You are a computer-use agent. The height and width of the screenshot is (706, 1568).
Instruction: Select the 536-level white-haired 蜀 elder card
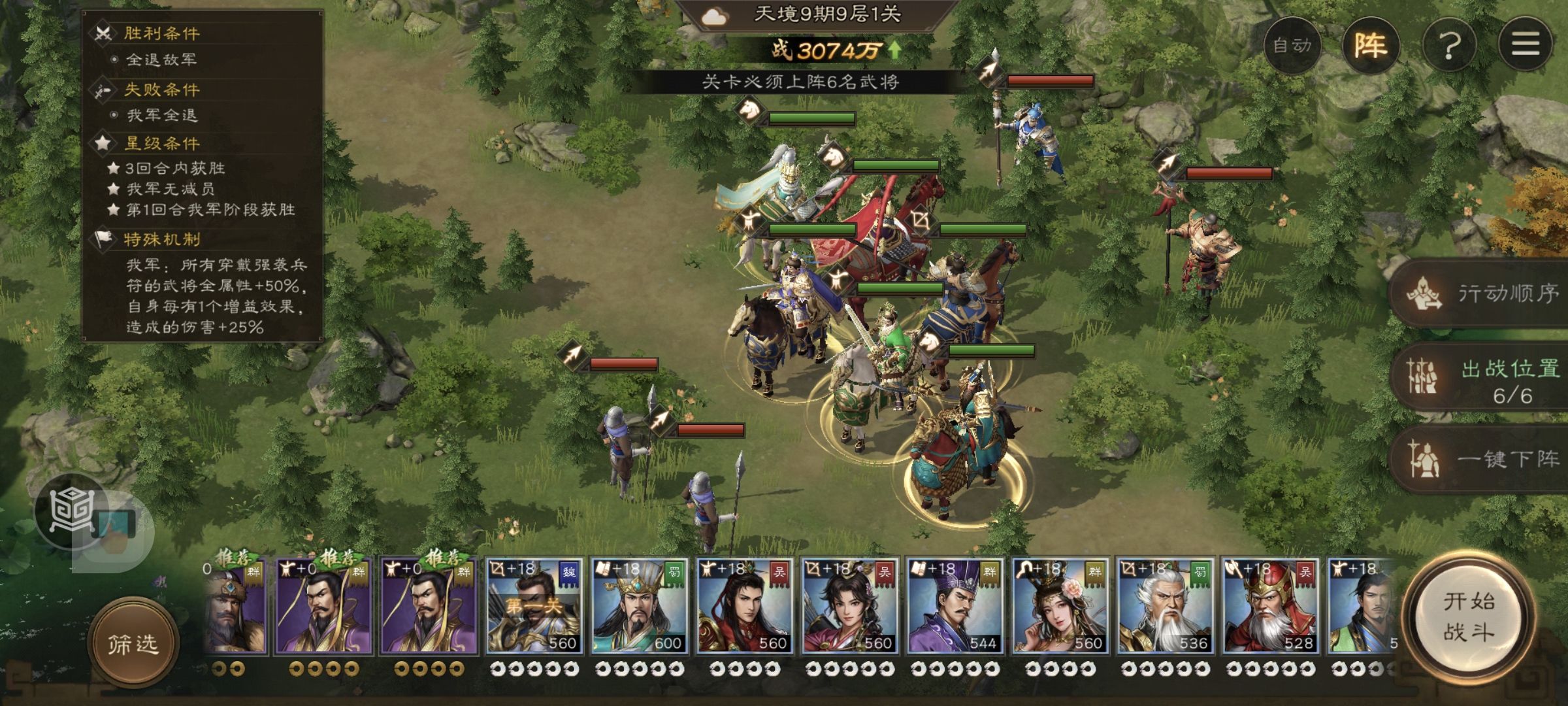tap(1166, 607)
